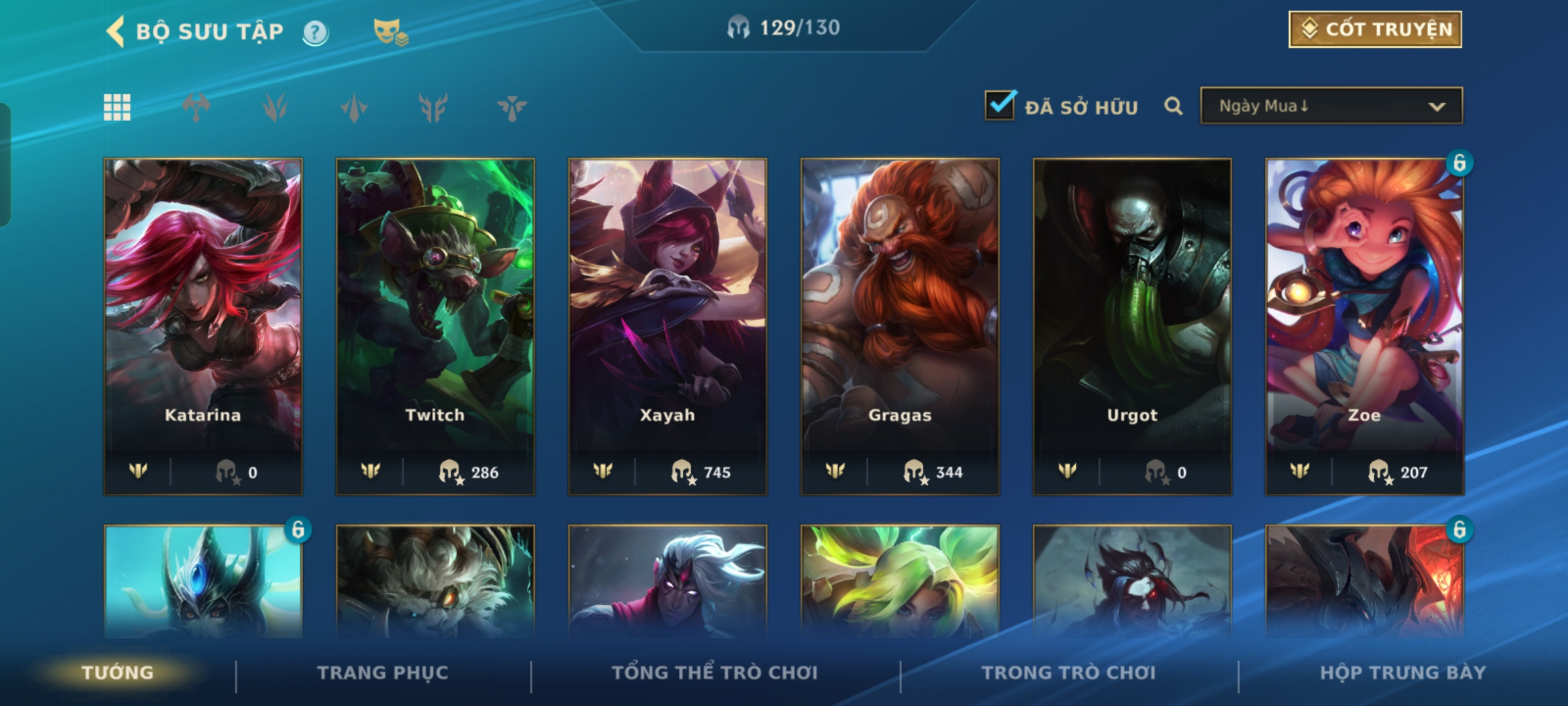Open the Cốt Truyện lore button
This screenshot has height=706, width=1568.
tap(1375, 29)
